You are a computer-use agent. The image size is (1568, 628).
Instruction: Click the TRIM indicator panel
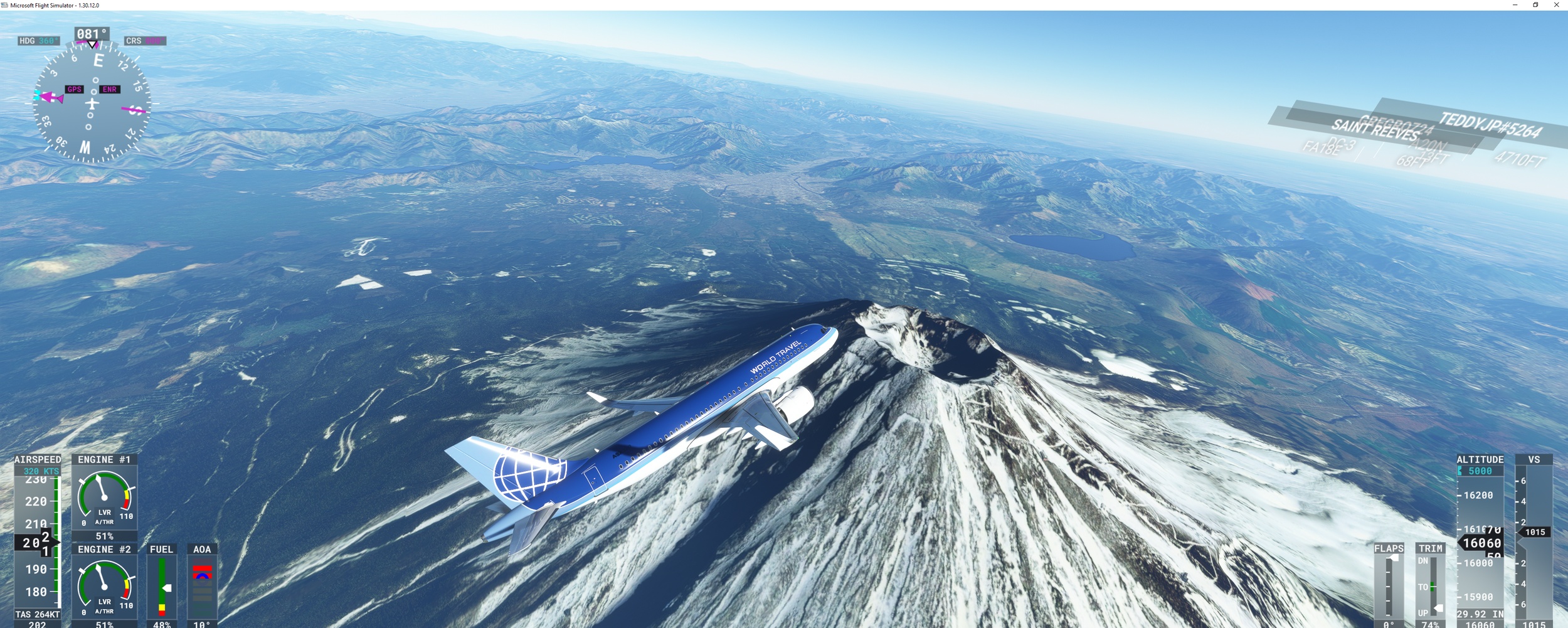[1431, 587]
